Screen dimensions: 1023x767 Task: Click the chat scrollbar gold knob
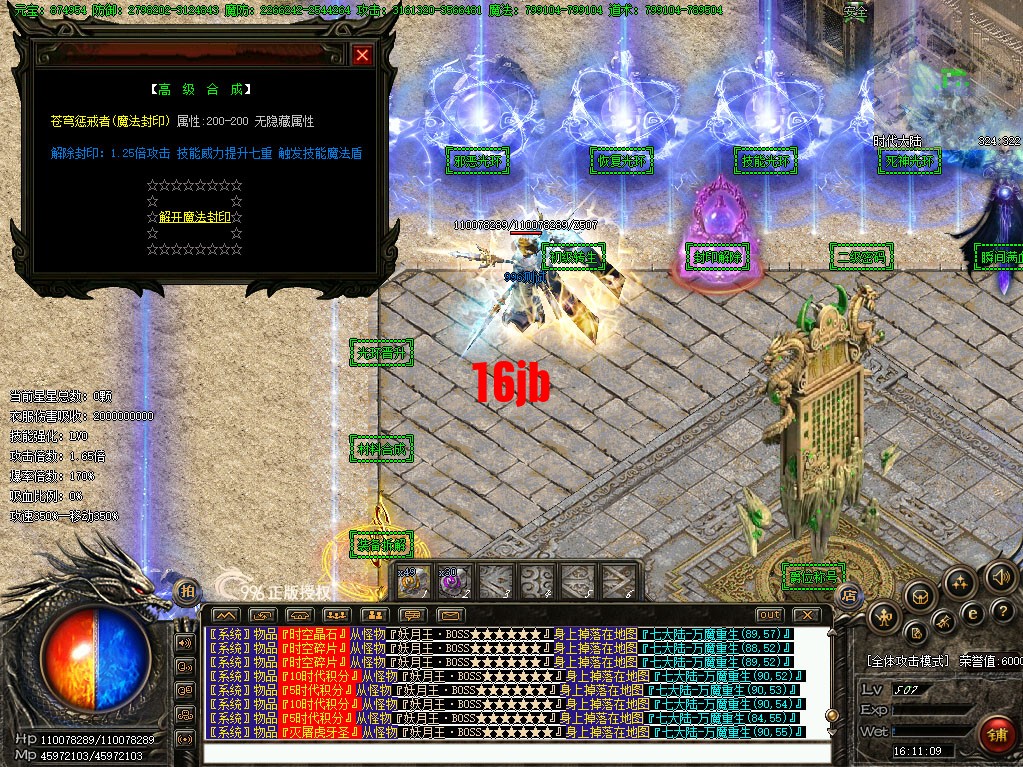[830, 716]
